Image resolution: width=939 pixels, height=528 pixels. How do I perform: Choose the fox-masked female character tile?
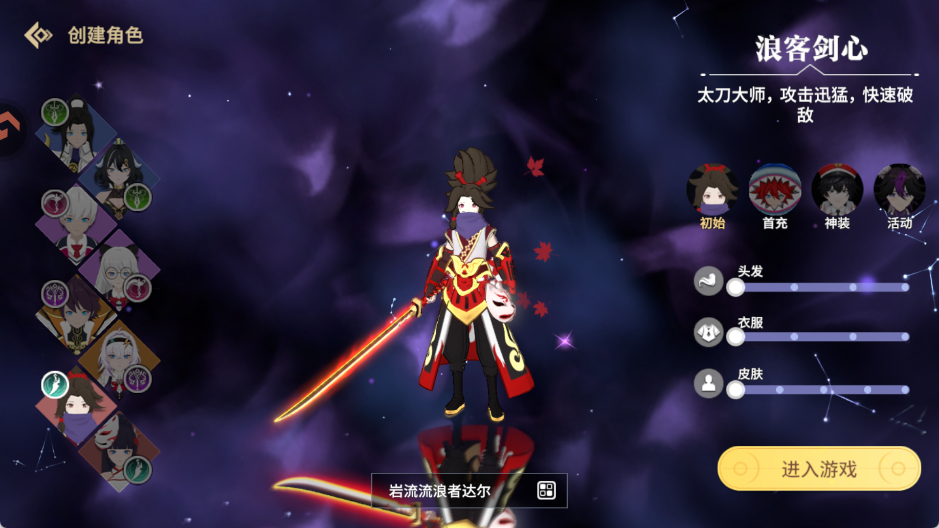(118, 450)
